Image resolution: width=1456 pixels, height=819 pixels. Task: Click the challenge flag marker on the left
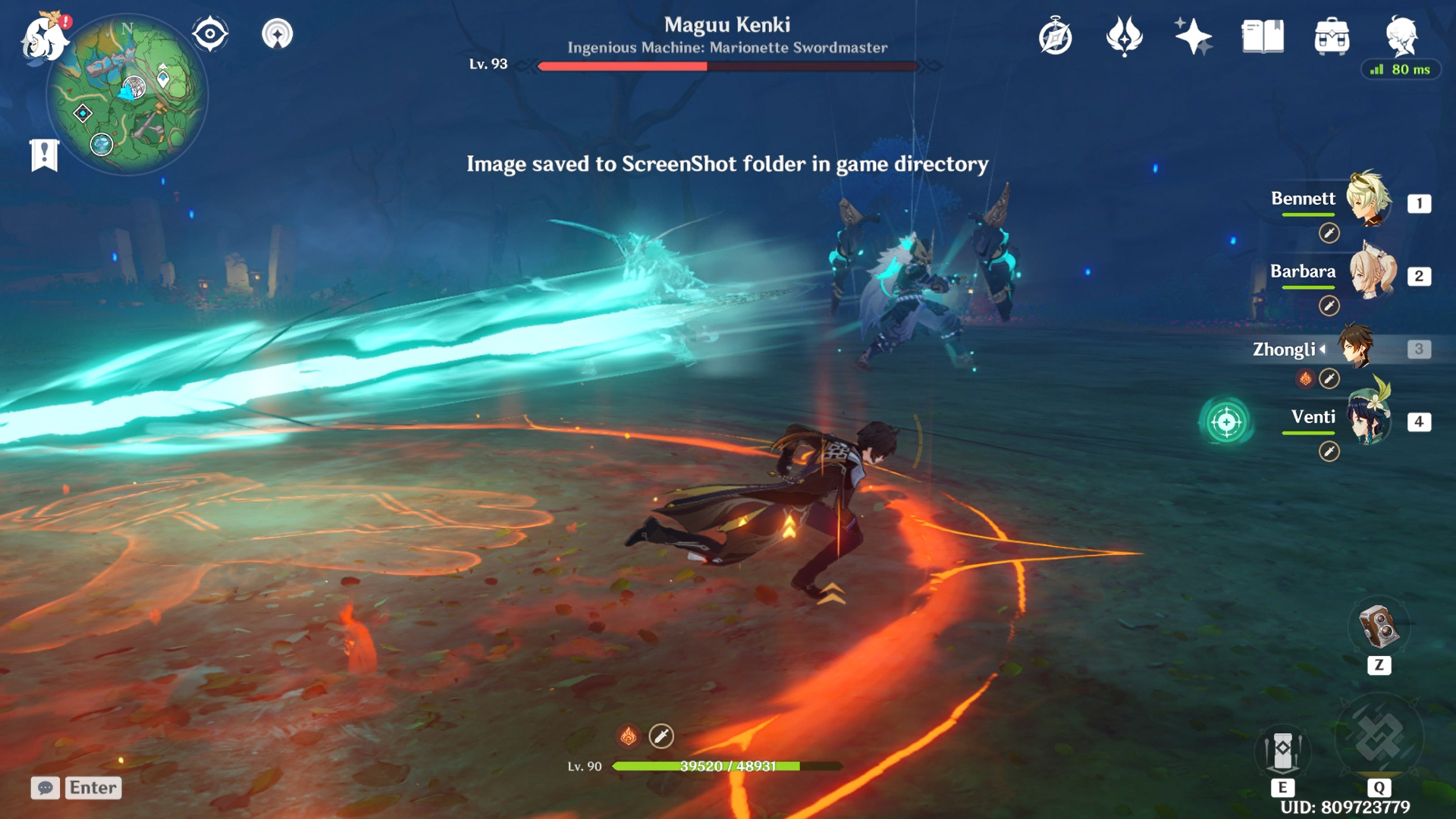45,154
